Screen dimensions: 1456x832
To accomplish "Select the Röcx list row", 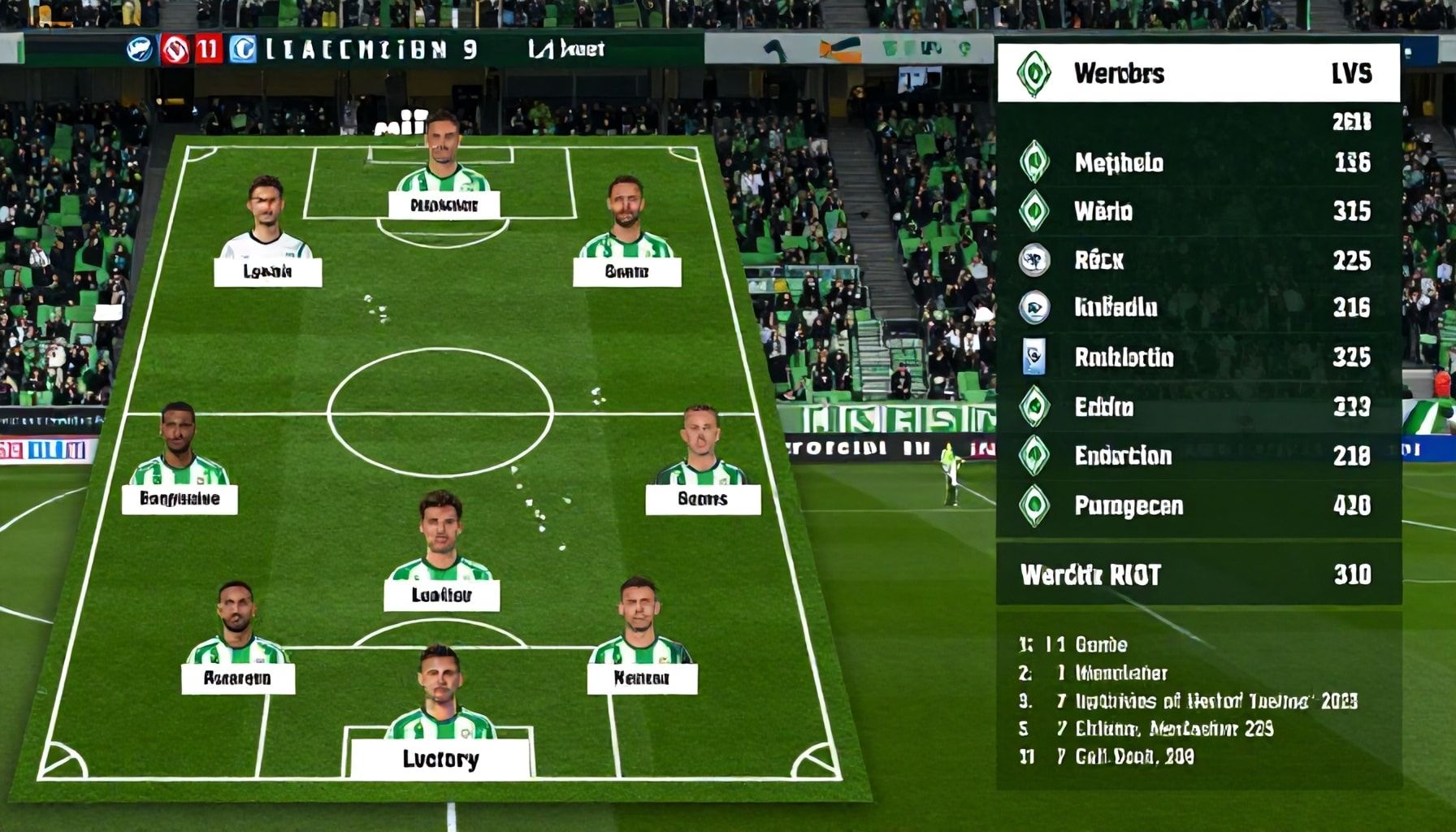I will (1198, 260).
